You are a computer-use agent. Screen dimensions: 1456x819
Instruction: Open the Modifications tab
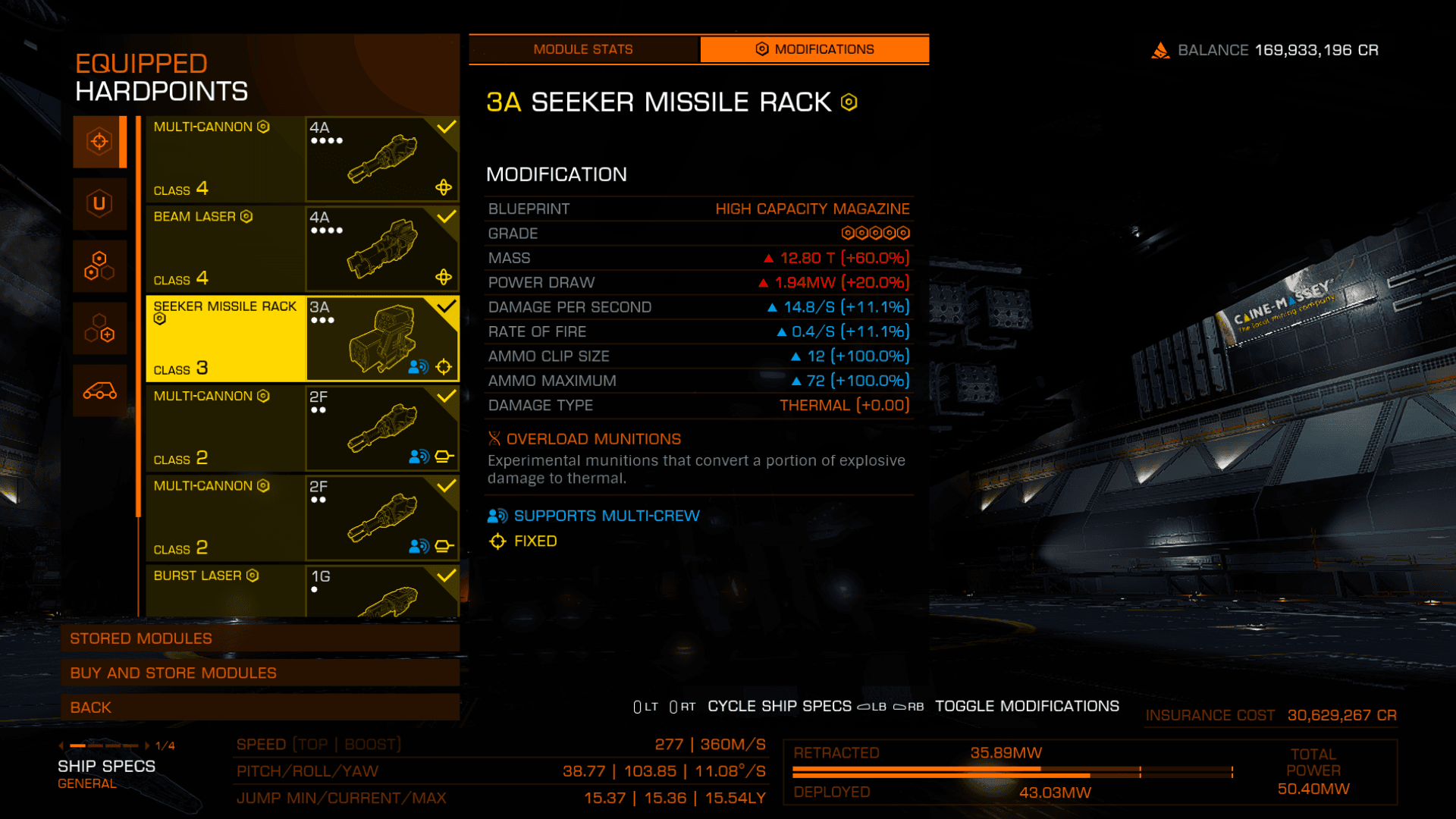pyautogui.click(x=814, y=49)
